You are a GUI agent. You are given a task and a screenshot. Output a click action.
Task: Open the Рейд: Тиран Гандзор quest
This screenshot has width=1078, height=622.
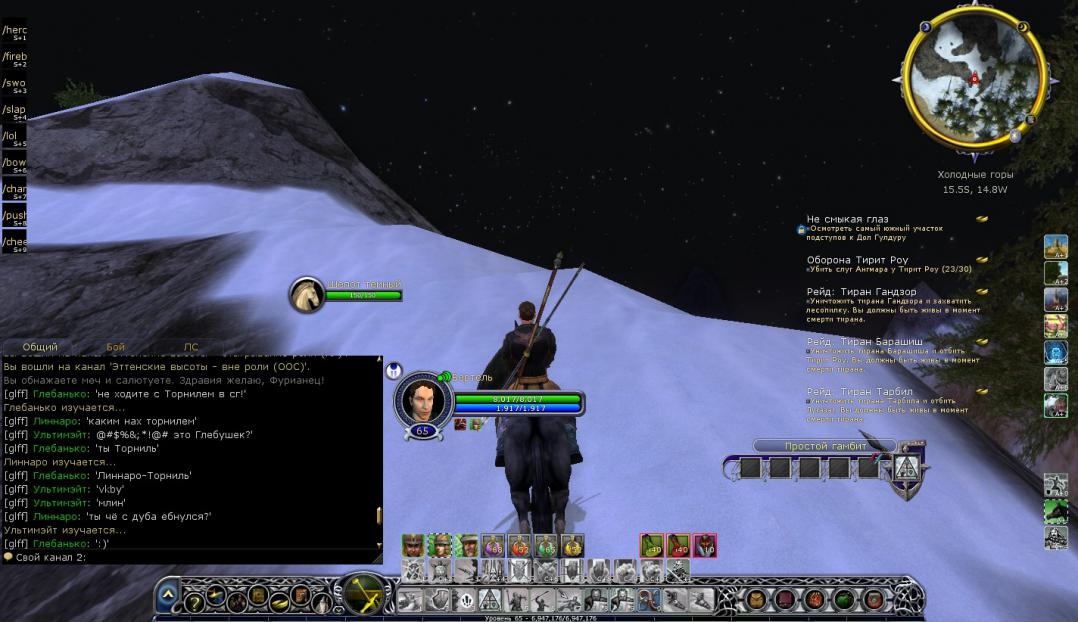[861, 292]
